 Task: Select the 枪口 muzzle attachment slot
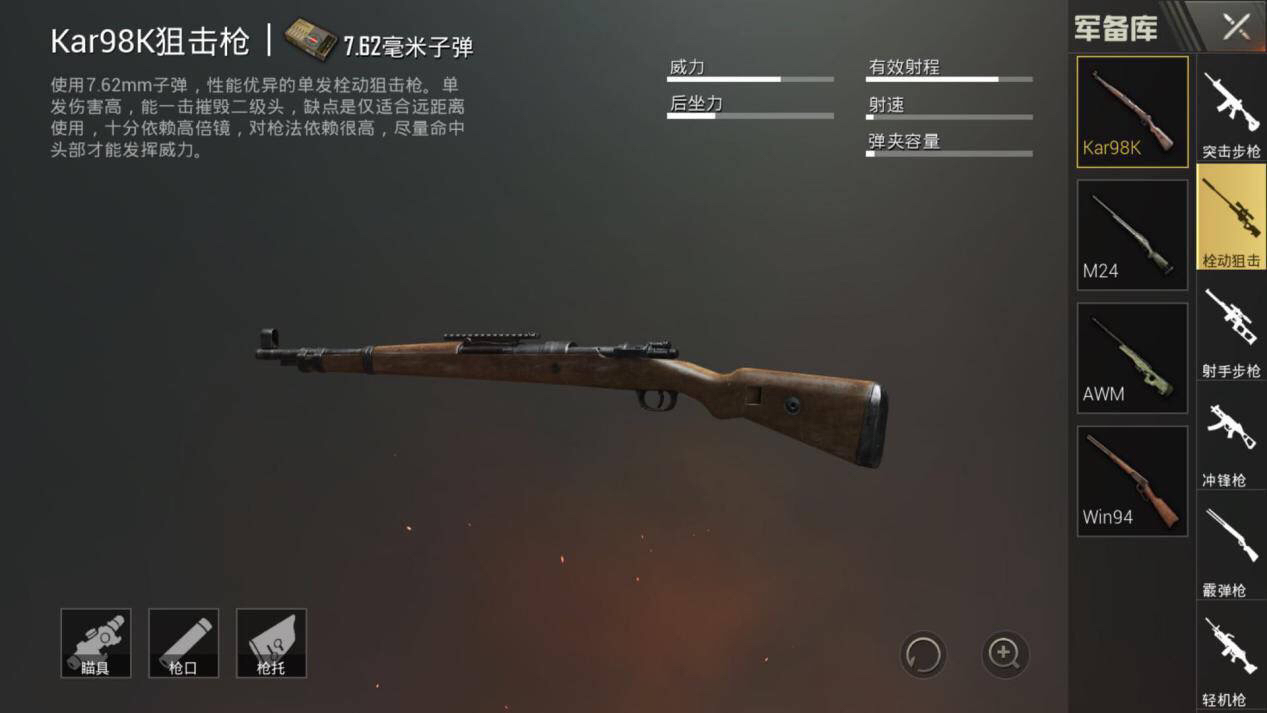click(x=183, y=643)
